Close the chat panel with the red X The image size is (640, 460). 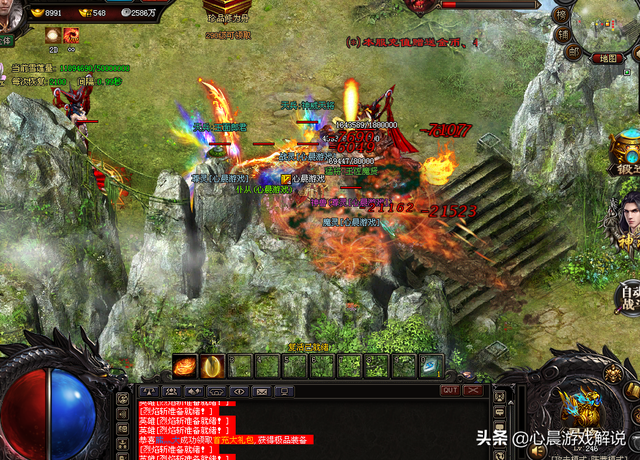pos(472,390)
